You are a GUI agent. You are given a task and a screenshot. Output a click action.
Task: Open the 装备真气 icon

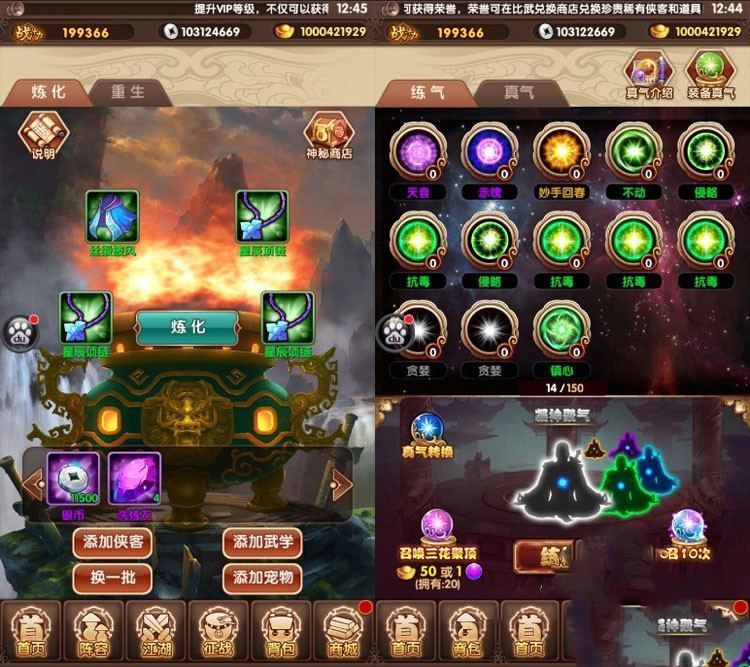(x=710, y=74)
